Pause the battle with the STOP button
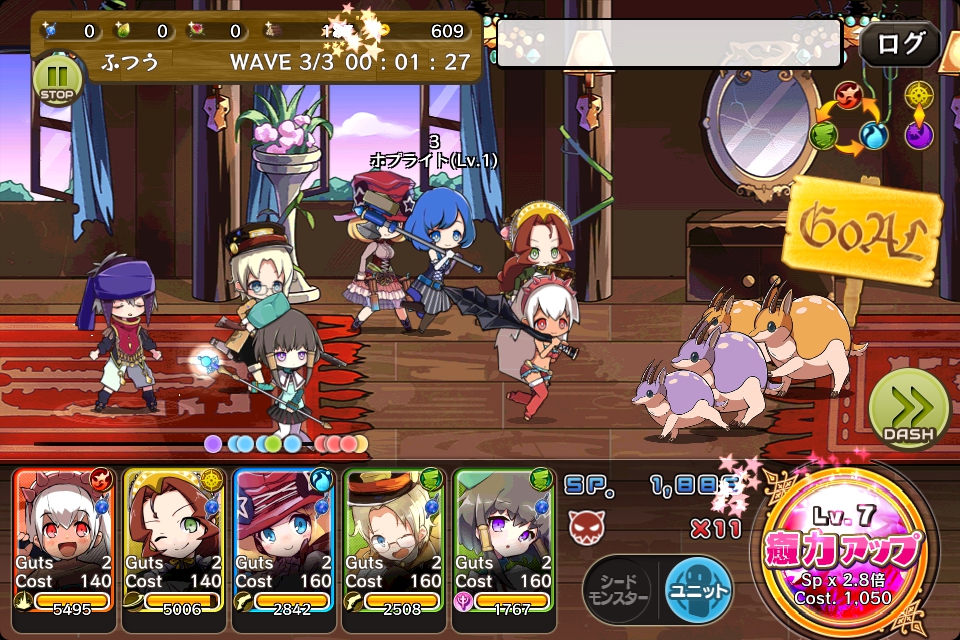 [52, 78]
